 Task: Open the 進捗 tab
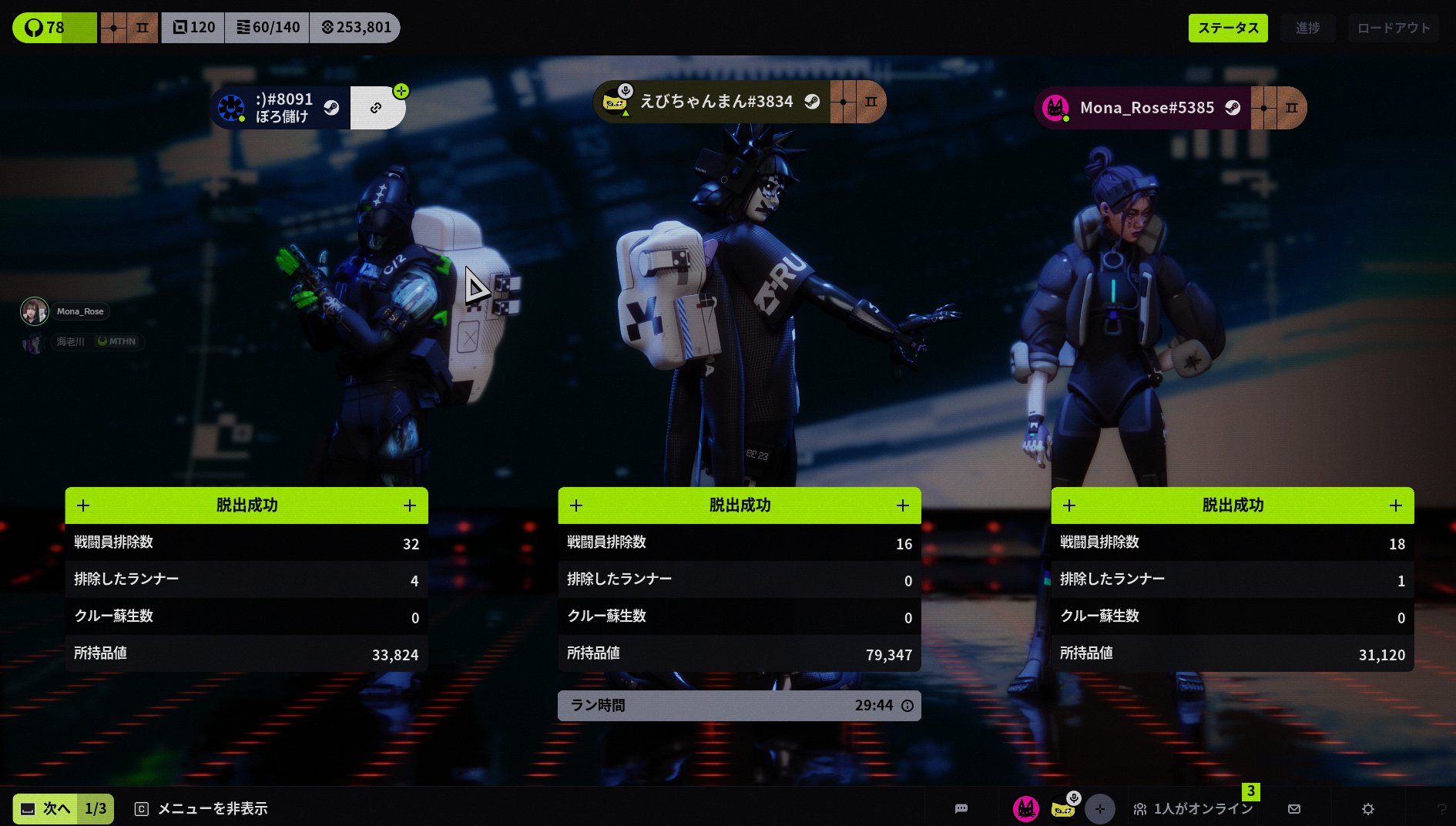[x=1307, y=28]
